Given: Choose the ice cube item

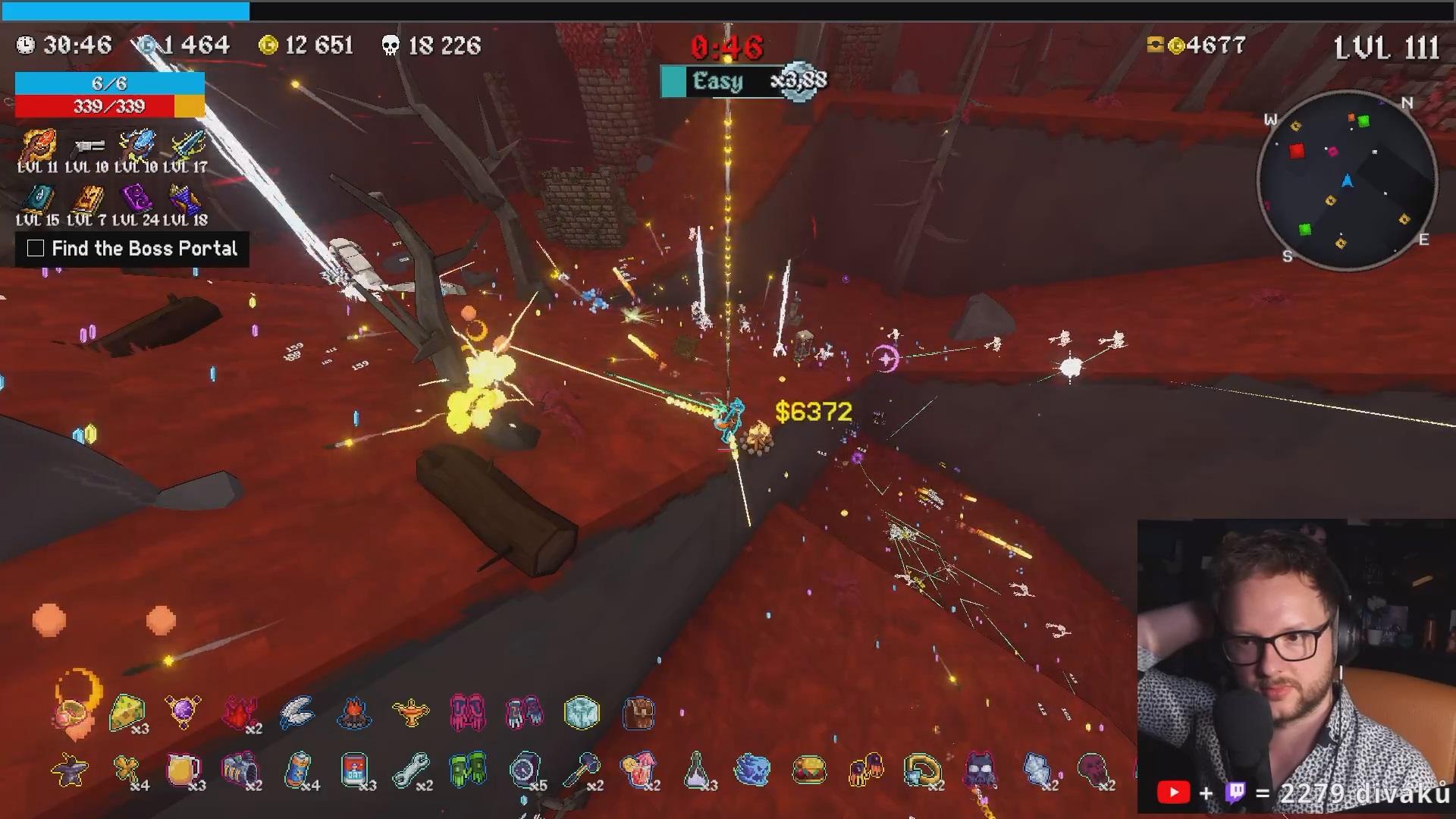Looking at the screenshot, I should tap(582, 713).
